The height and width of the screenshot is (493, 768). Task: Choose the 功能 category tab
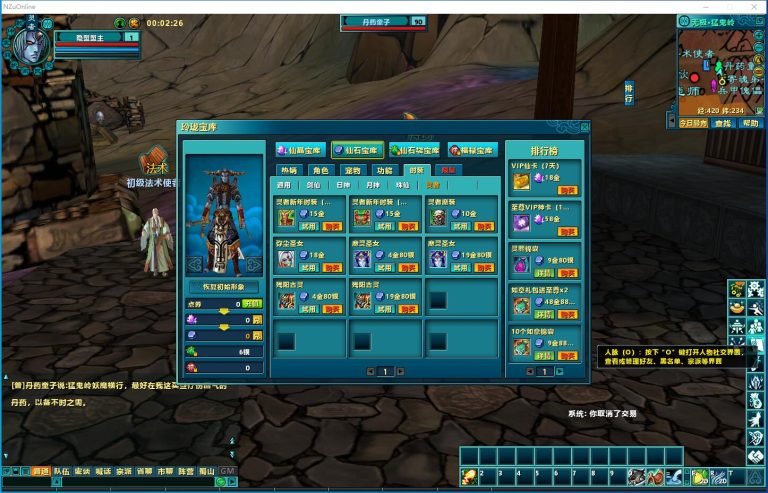pos(385,170)
